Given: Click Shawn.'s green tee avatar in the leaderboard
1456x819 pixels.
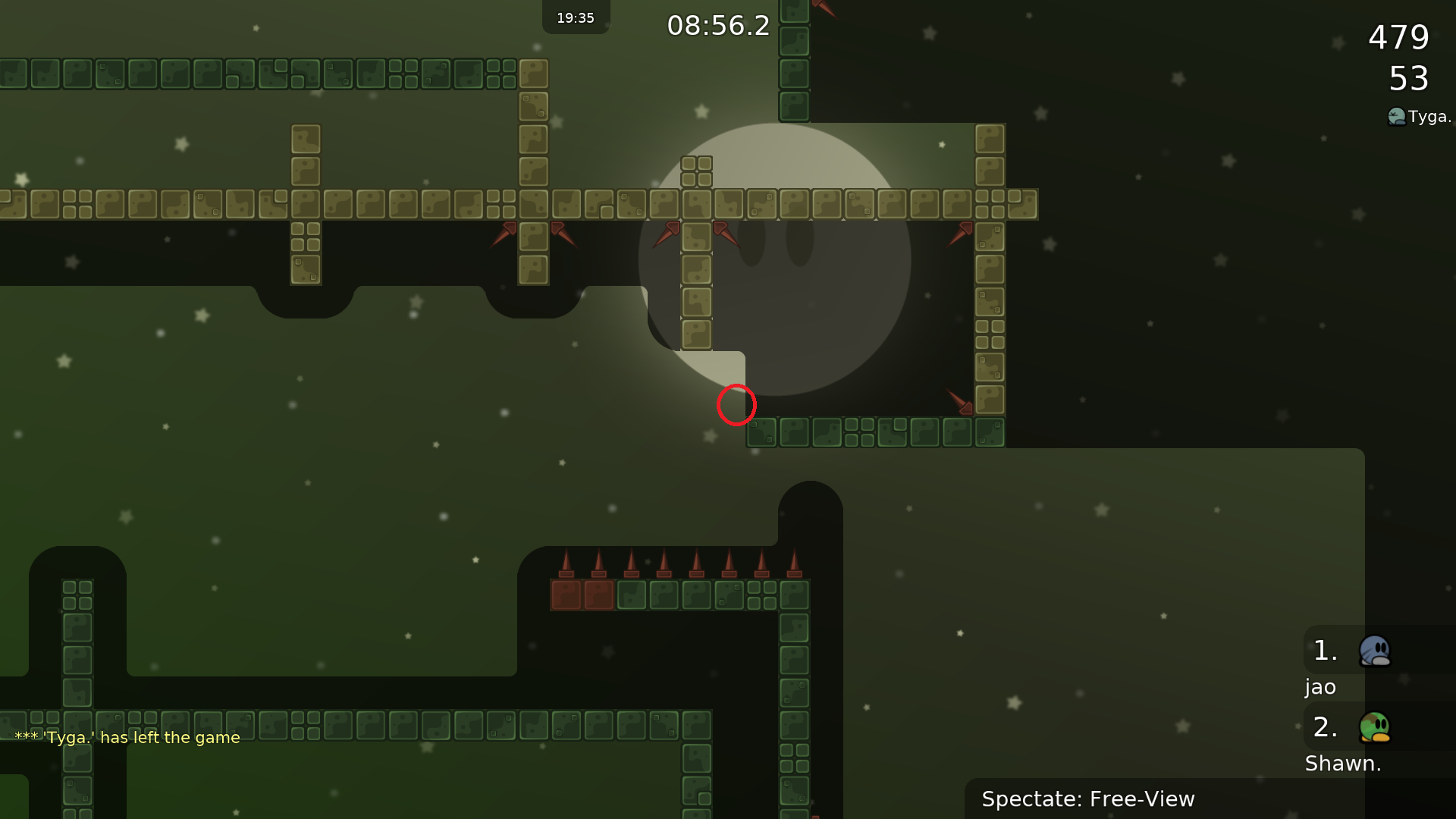Looking at the screenshot, I should click(x=1375, y=726).
